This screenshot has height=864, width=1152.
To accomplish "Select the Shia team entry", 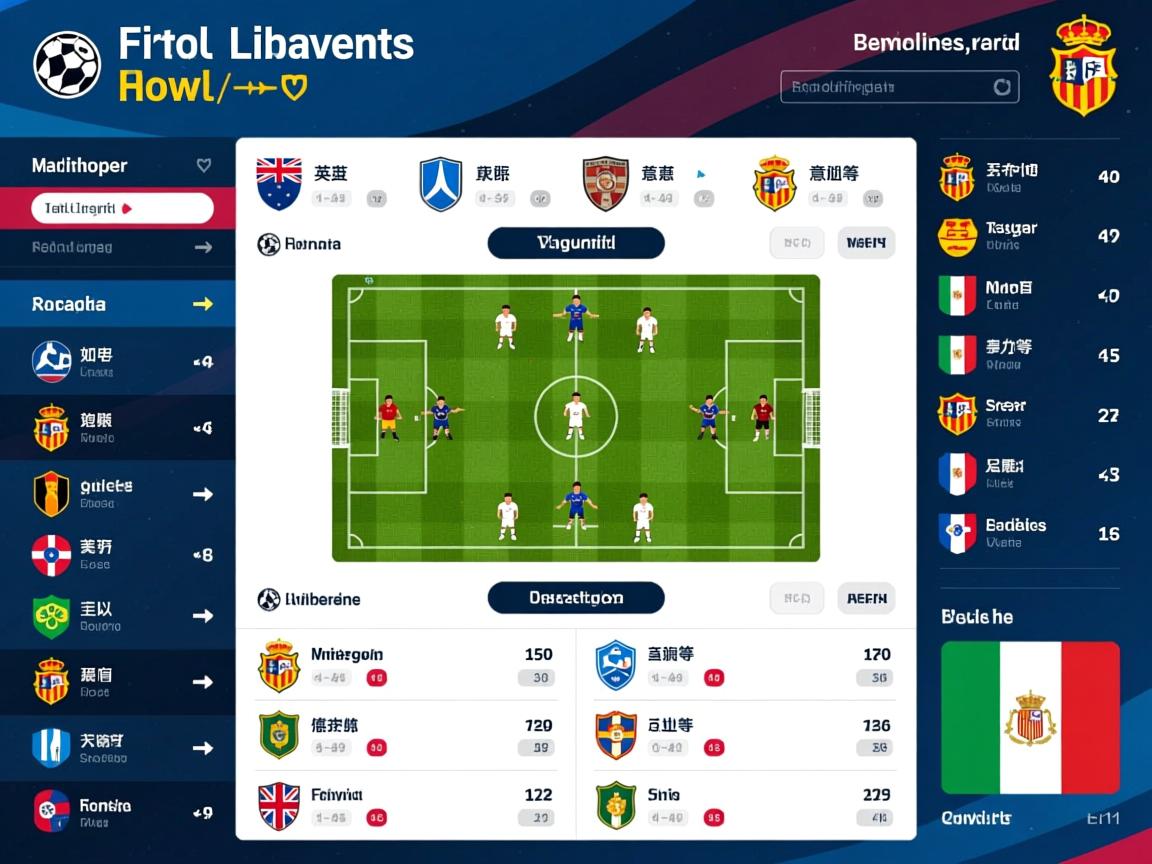I will click(x=744, y=805).
